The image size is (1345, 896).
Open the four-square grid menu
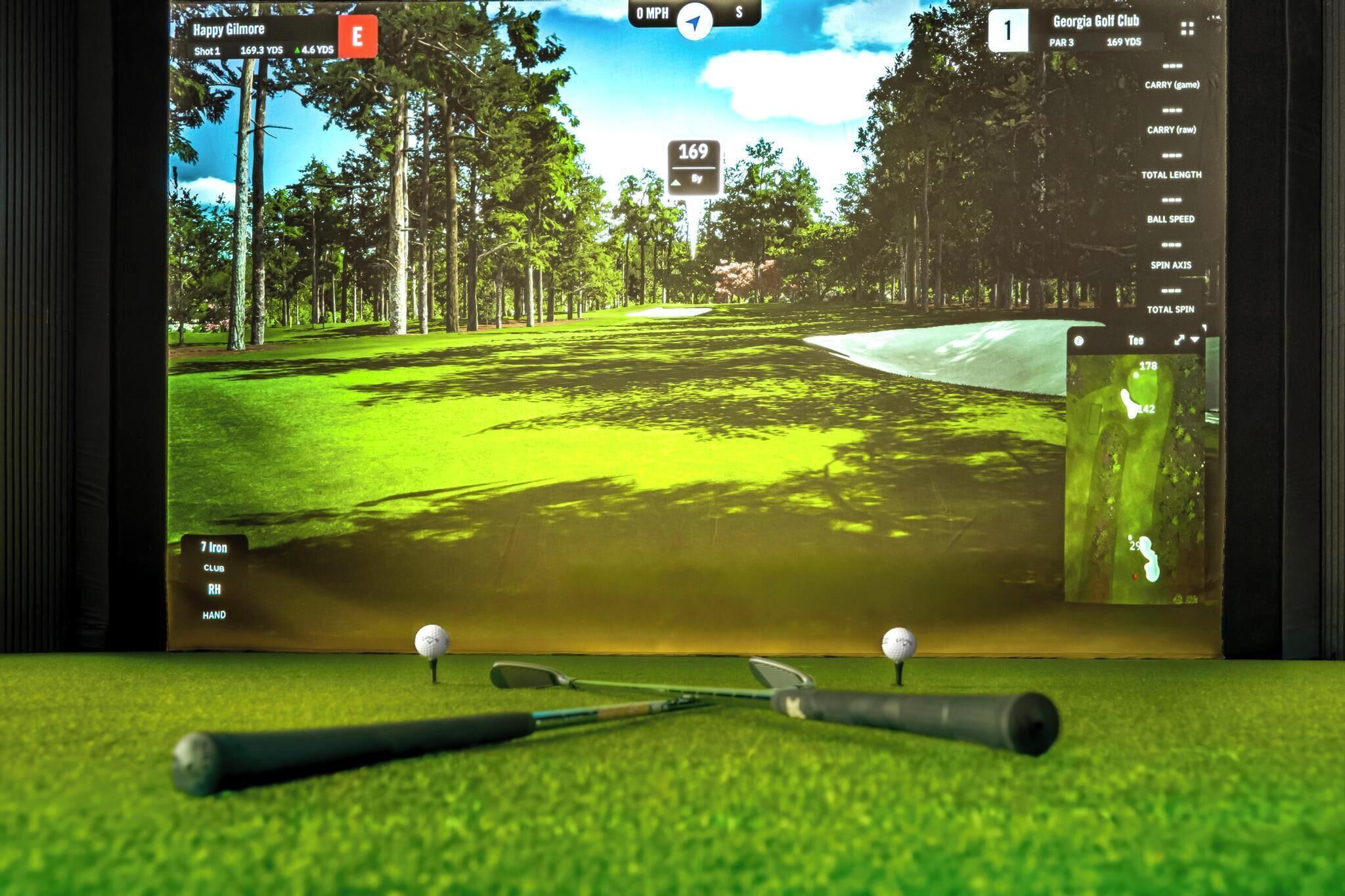[1187, 28]
